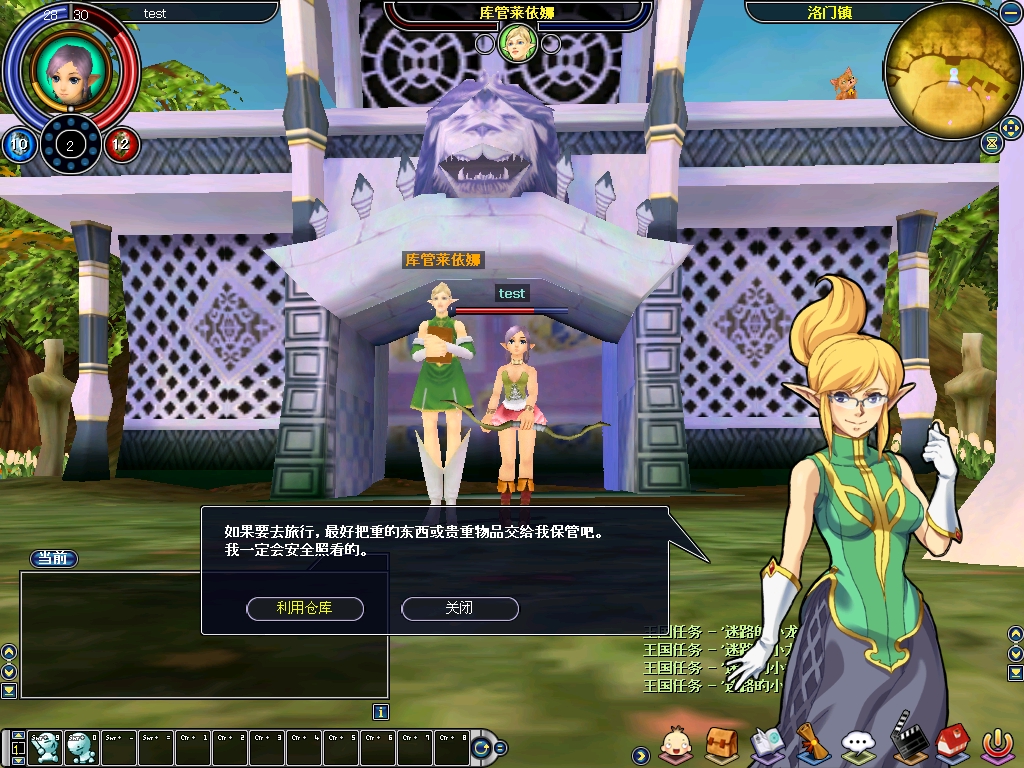Open the brown backpack inventory
1024x768 pixels.
tap(722, 744)
